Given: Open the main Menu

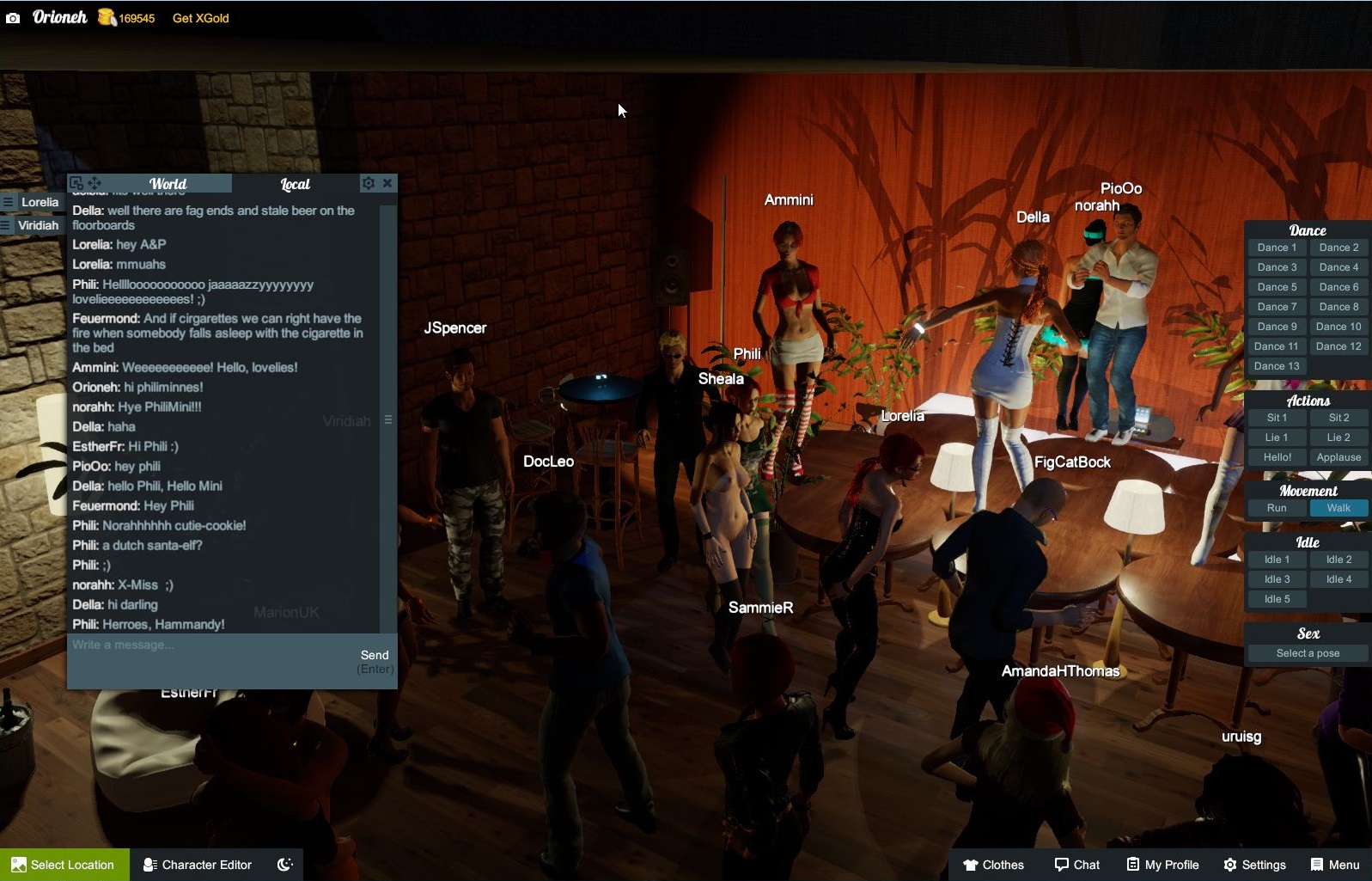Looking at the screenshot, I should [x=1335, y=865].
